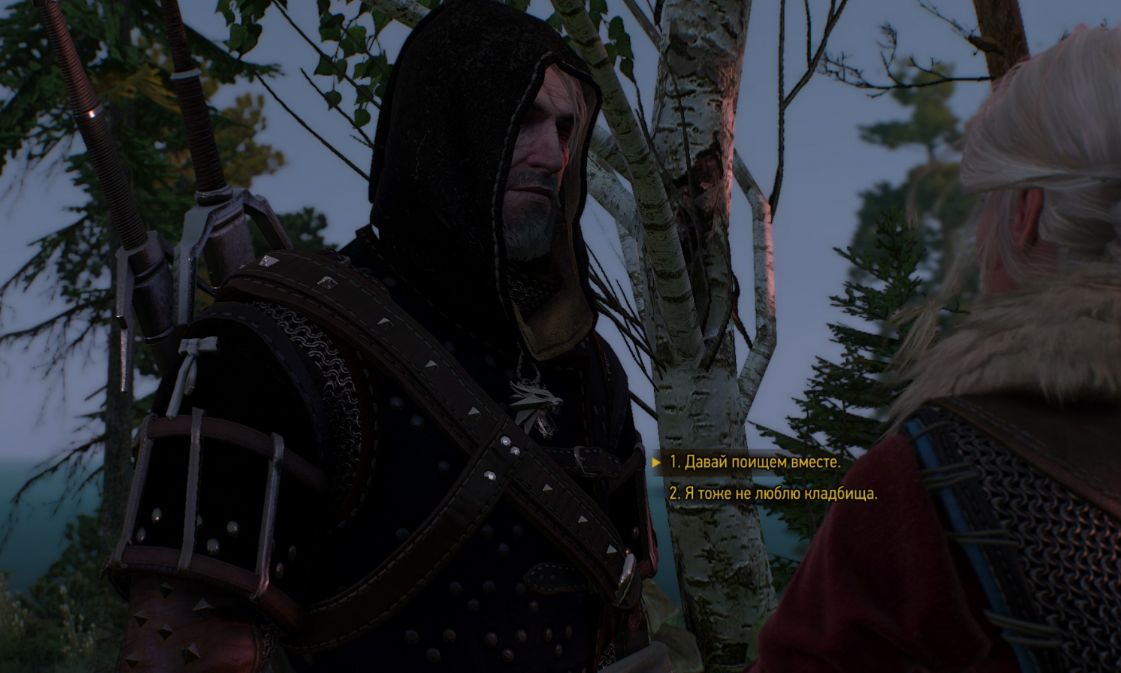This screenshot has width=1121, height=673.
Task: Select reply "Я тоже не люблю кладбища."
Action: tap(773, 493)
